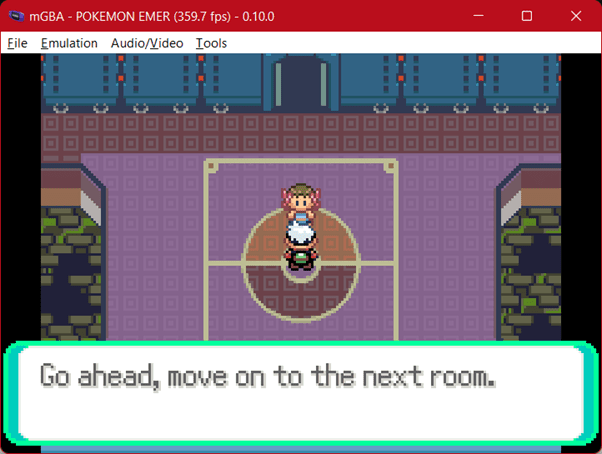The image size is (602, 454).
Task: Maximize the mGBA window
Action: (527, 16)
